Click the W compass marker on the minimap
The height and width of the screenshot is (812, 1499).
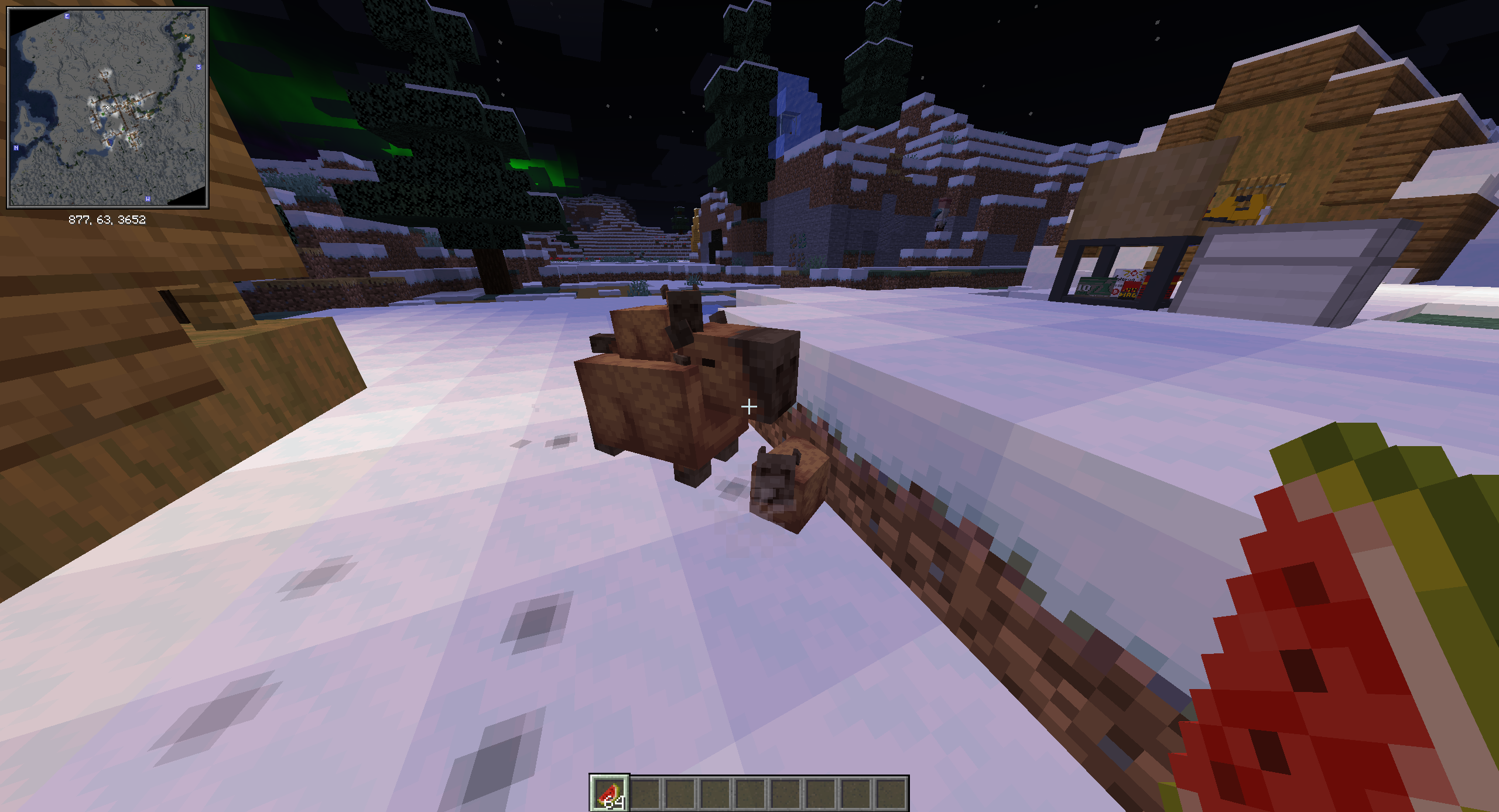[148, 199]
